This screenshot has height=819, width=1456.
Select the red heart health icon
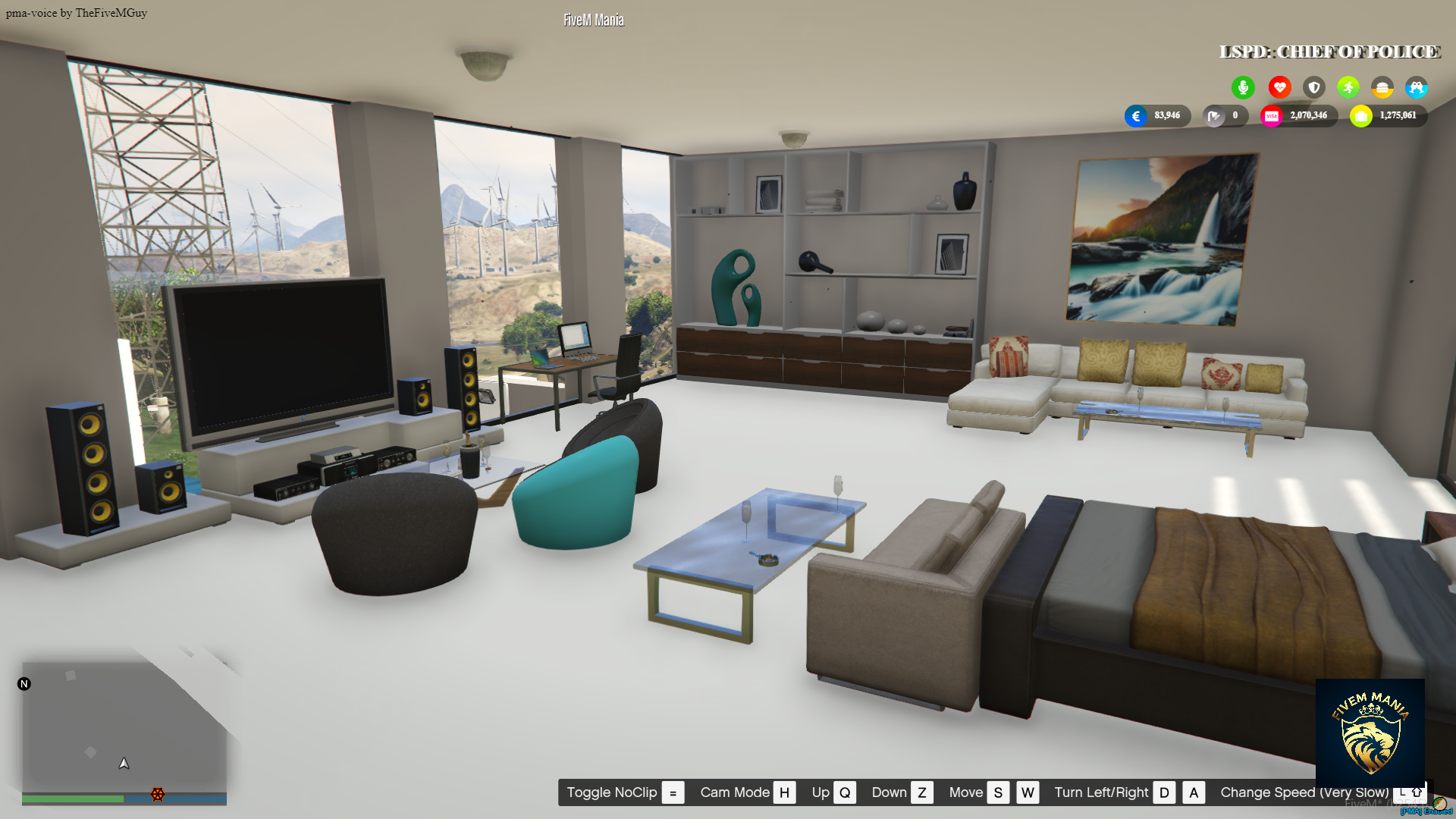[1280, 86]
